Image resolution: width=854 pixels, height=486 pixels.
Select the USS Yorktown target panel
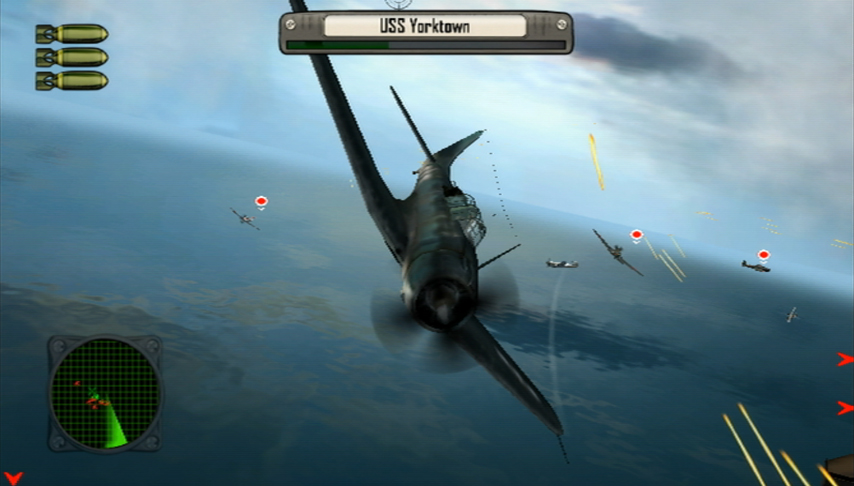(426, 30)
